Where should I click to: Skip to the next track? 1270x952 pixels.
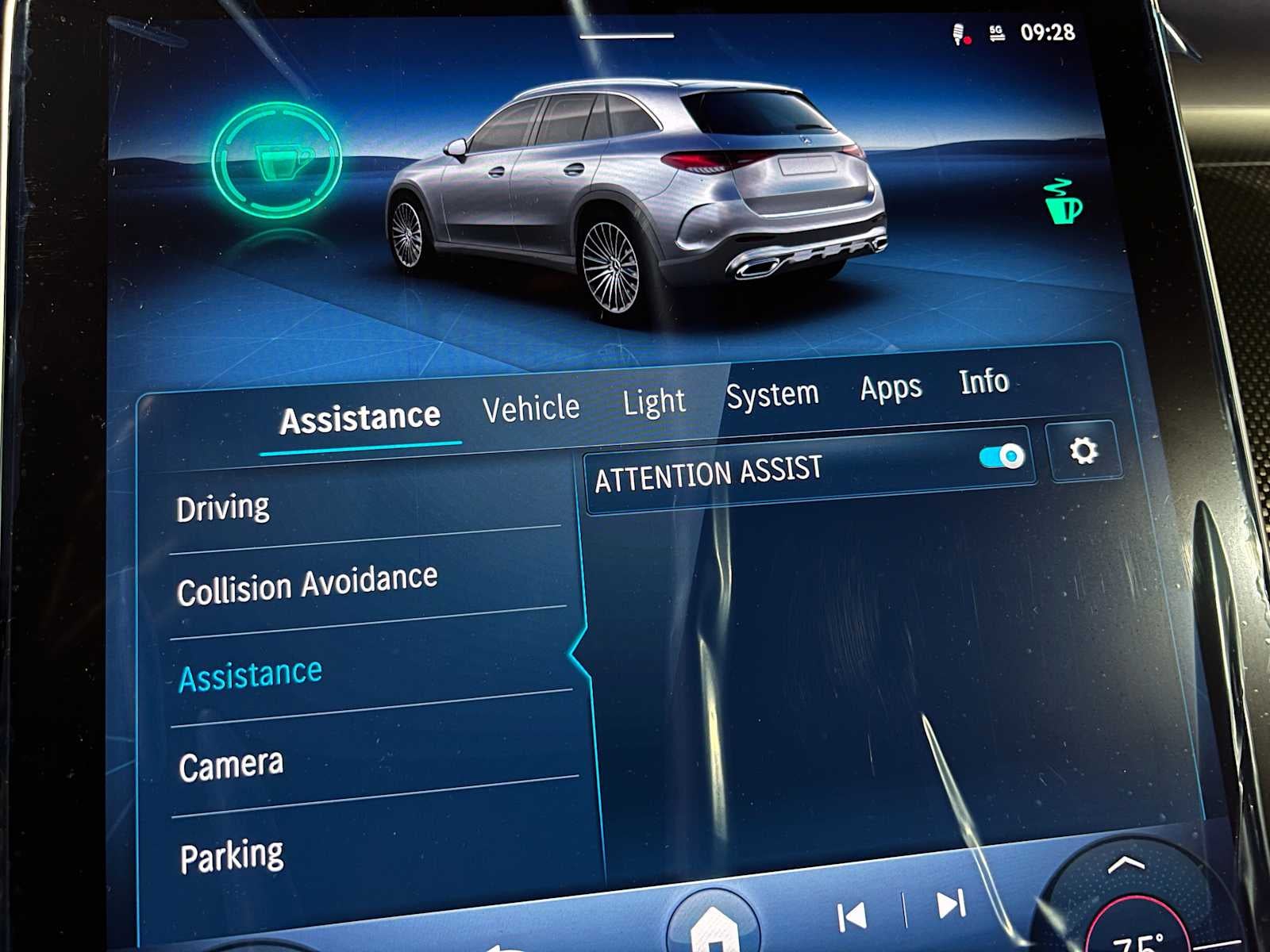(x=950, y=904)
